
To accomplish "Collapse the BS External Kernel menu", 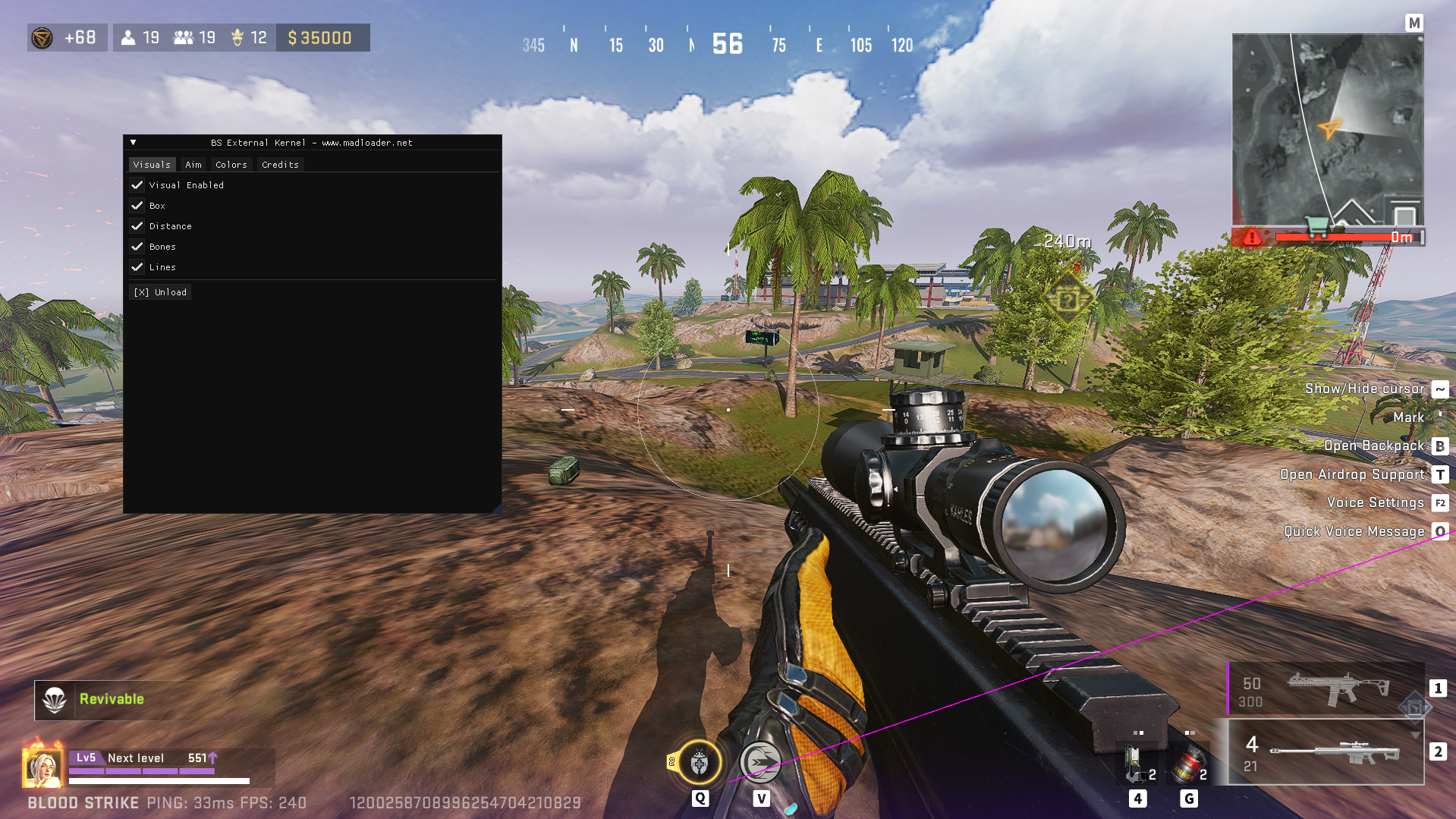I will click(x=134, y=142).
